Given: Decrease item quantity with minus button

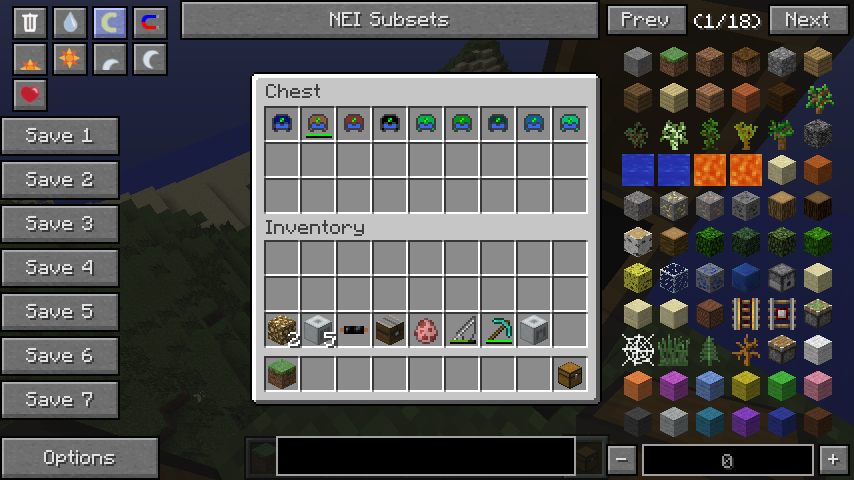Looking at the screenshot, I should pyautogui.click(x=622, y=460).
